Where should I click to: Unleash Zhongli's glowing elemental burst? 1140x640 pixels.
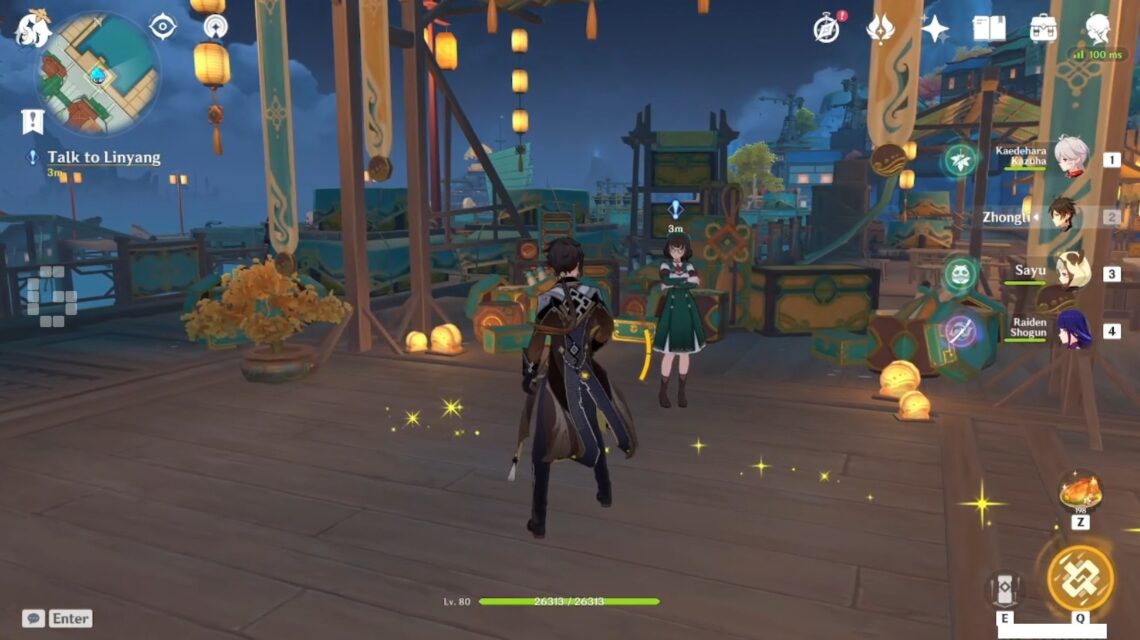(x=1080, y=578)
